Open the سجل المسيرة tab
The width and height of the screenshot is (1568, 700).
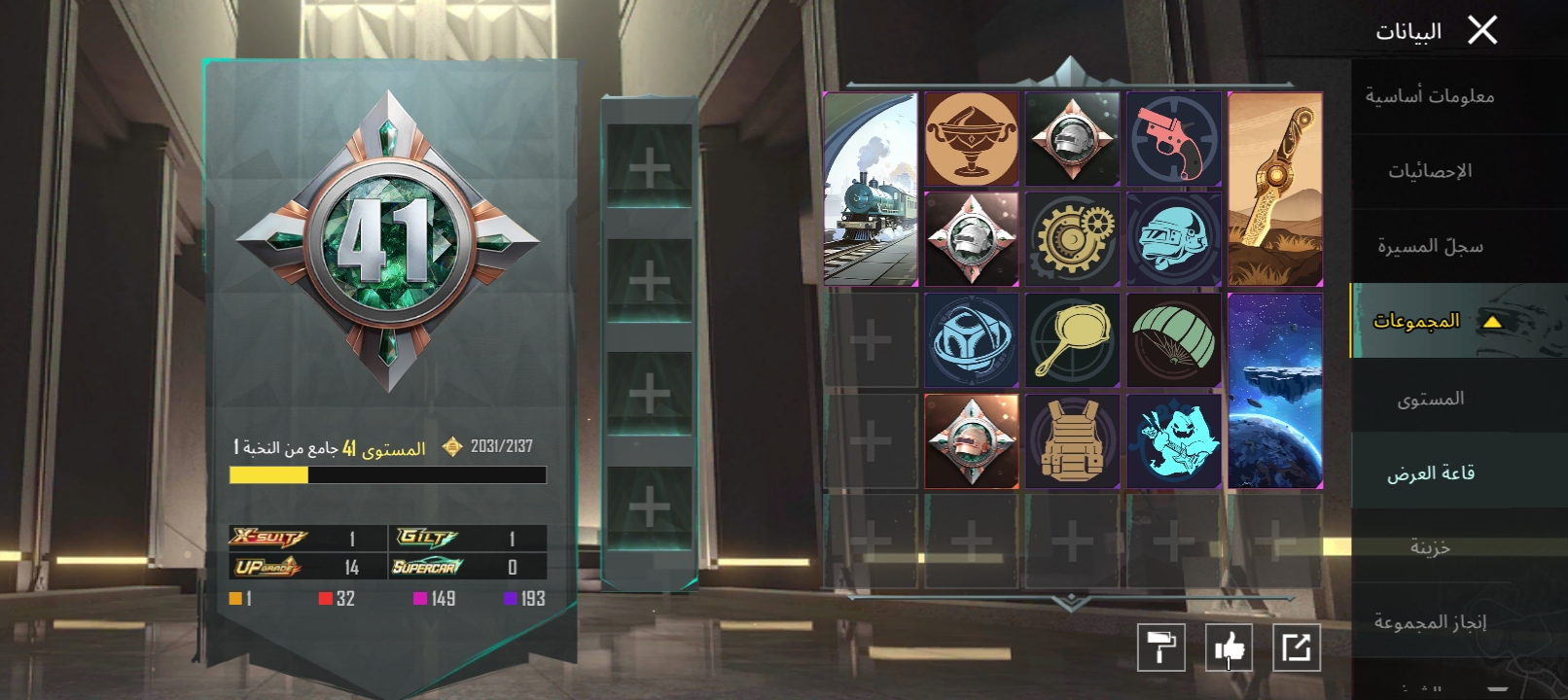pos(1429,246)
